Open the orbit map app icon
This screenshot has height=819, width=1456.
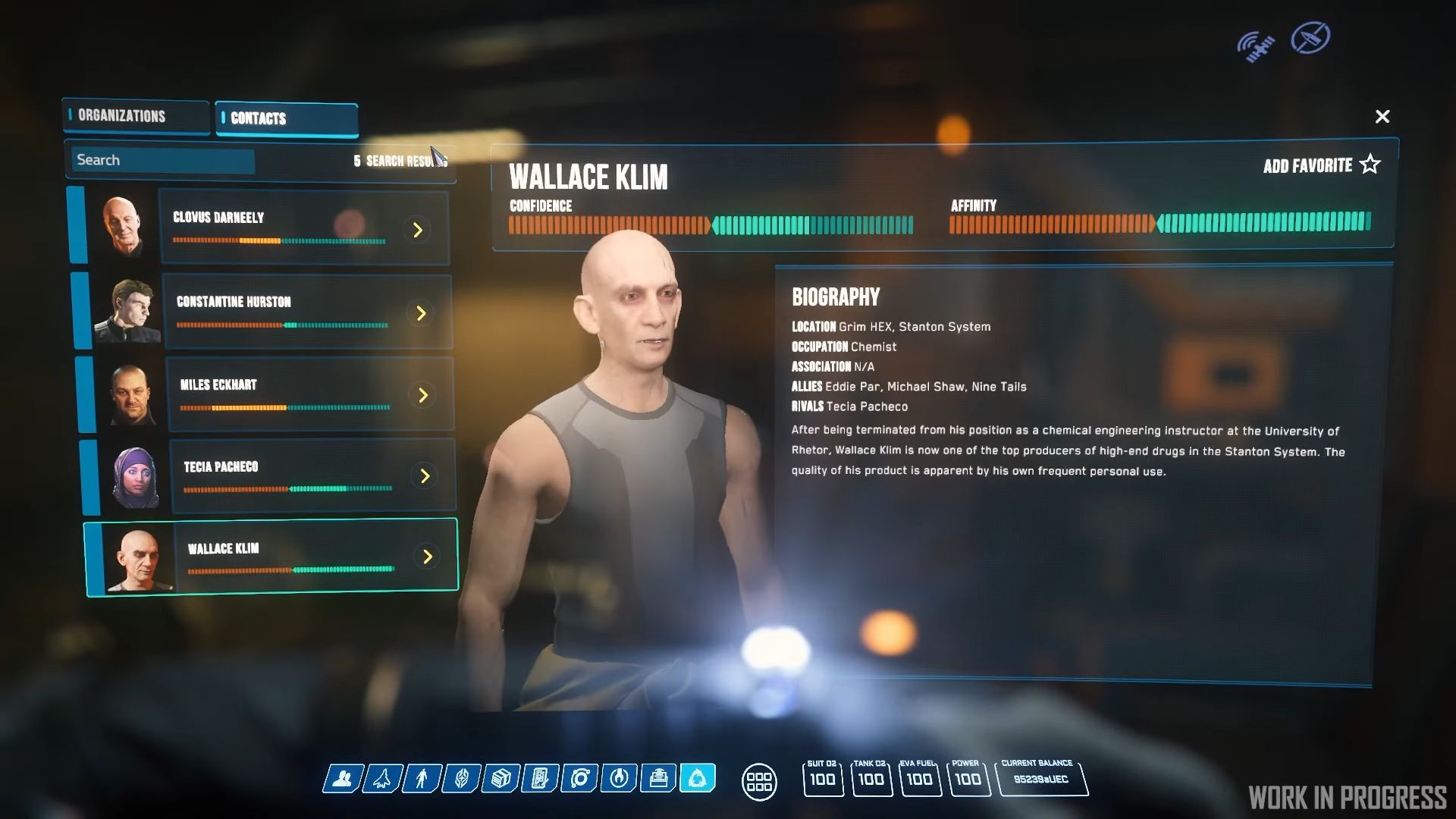(580, 778)
